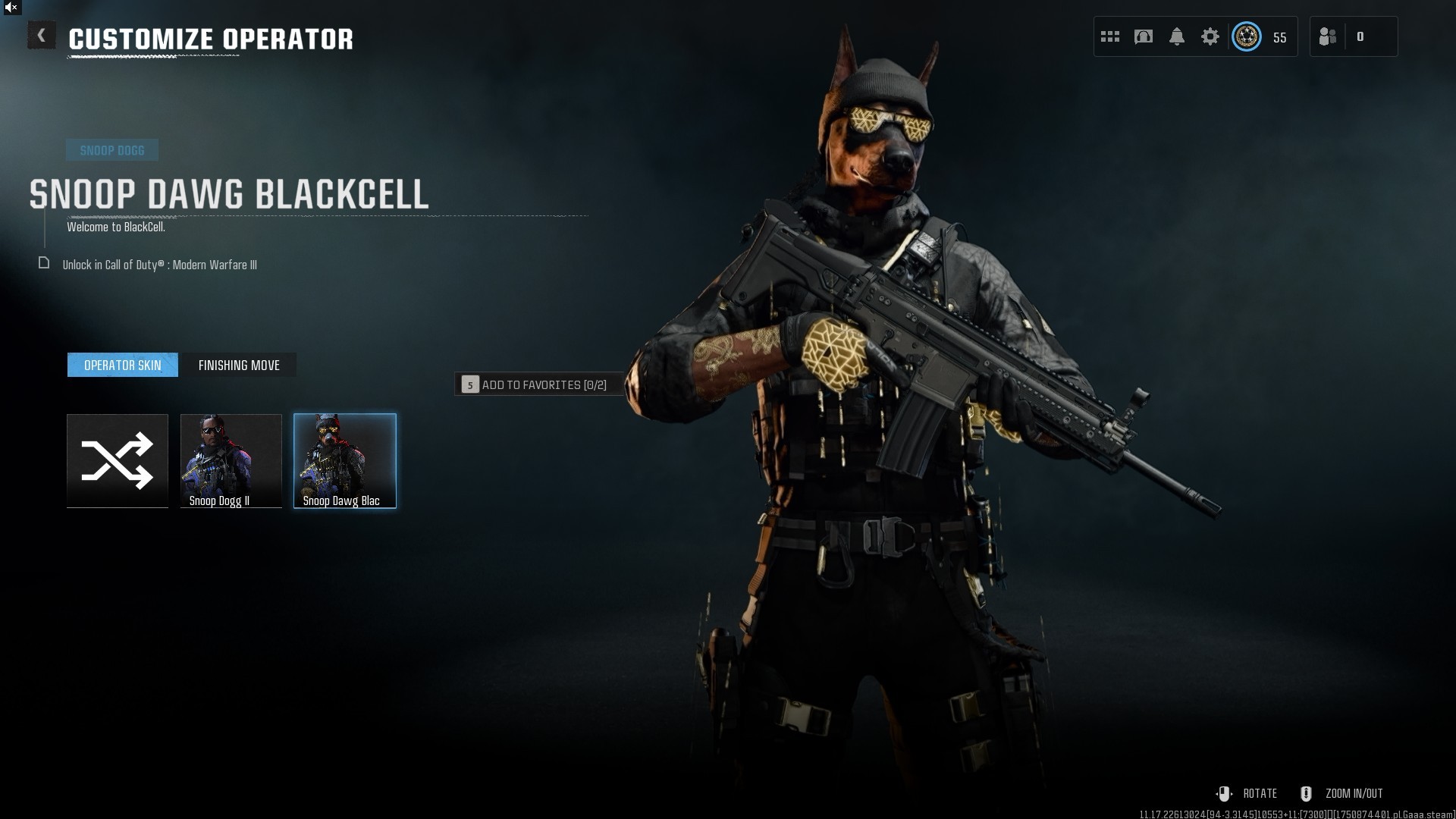Viewport: 1456px width, 819px height.
Task: Open settings with the gear icon
Action: point(1210,36)
